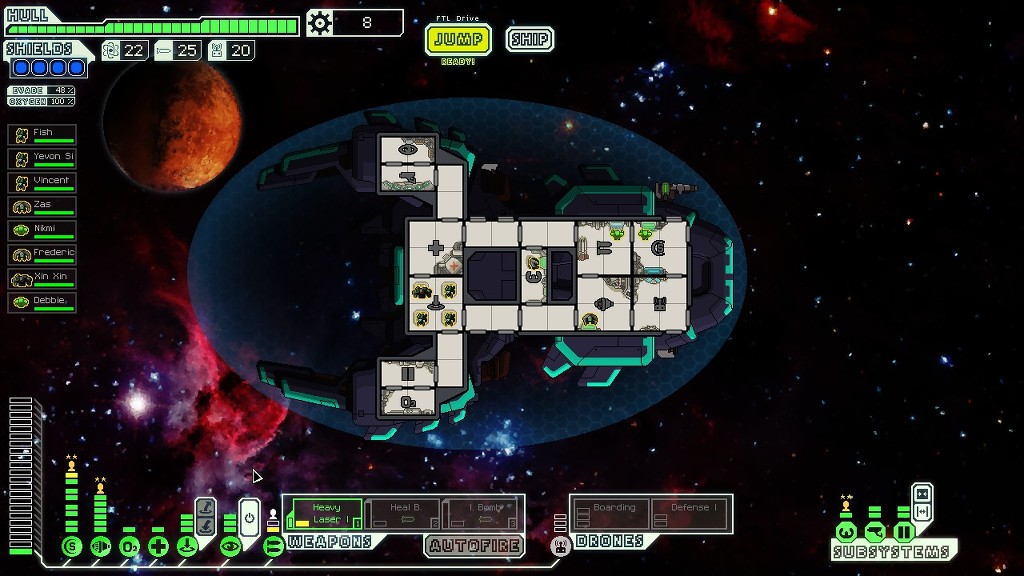Select crew member Zas
This screenshot has height=576, width=1024.
click(43, 206)
